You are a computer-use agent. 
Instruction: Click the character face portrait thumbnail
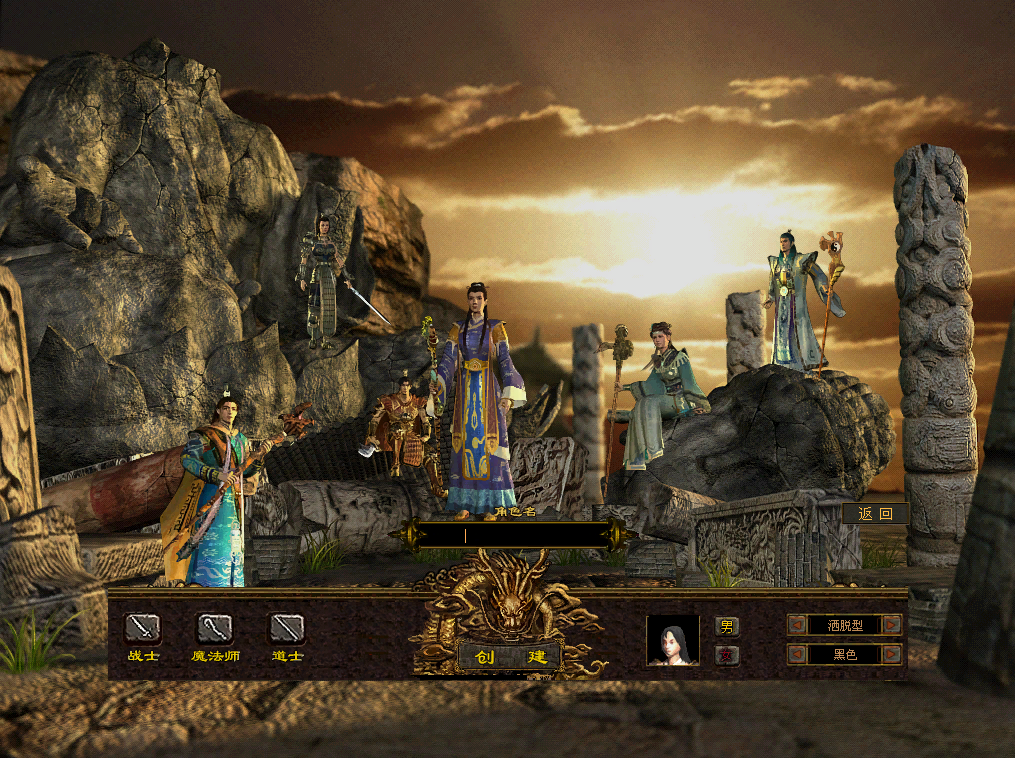pos(672,641)
